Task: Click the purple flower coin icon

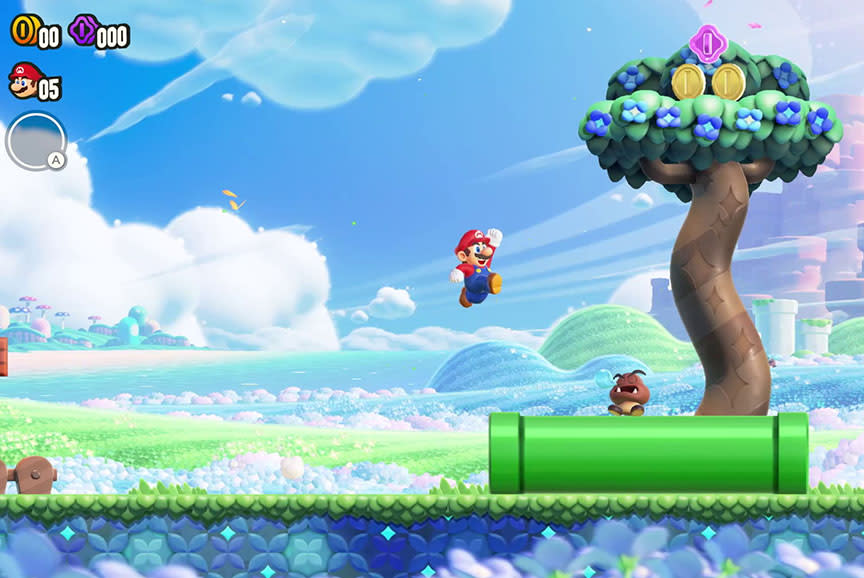Action: 83,31
